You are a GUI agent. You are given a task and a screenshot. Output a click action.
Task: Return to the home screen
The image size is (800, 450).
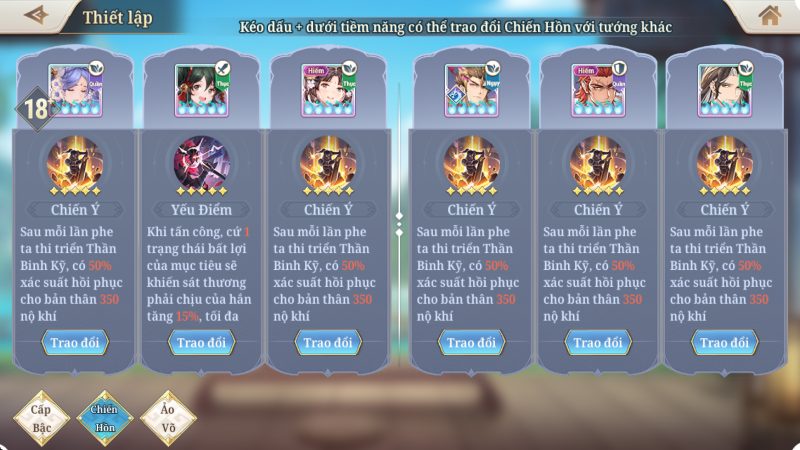(769, 15)
